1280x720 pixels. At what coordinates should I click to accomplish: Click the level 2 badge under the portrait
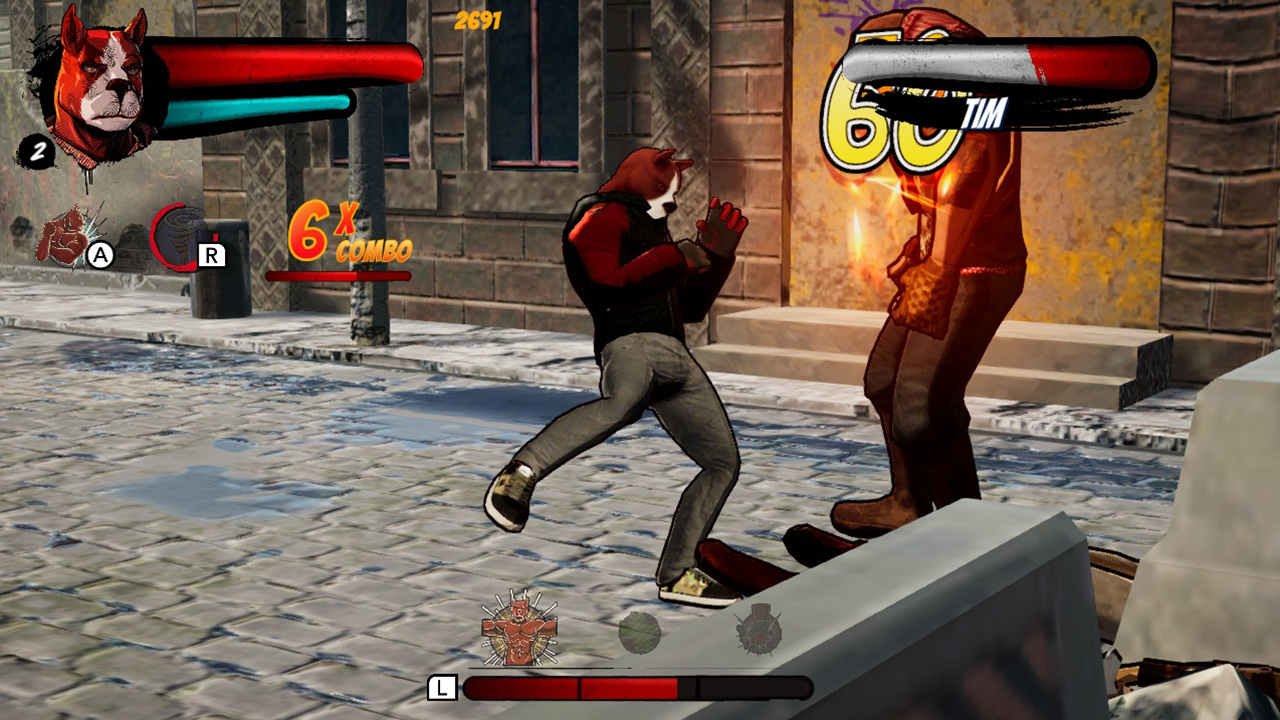[39, 153]
